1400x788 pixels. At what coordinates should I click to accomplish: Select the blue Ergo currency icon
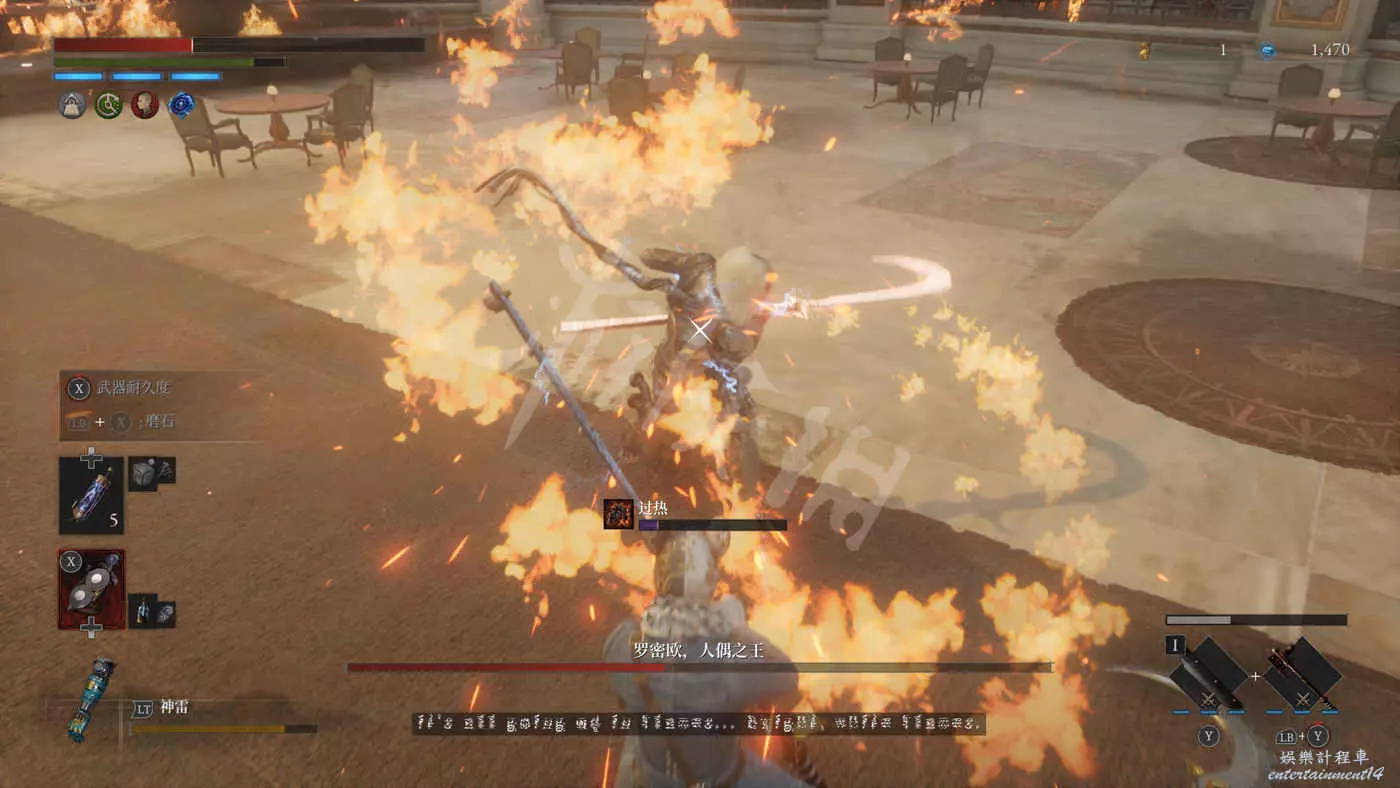(x=1267, y=50)
